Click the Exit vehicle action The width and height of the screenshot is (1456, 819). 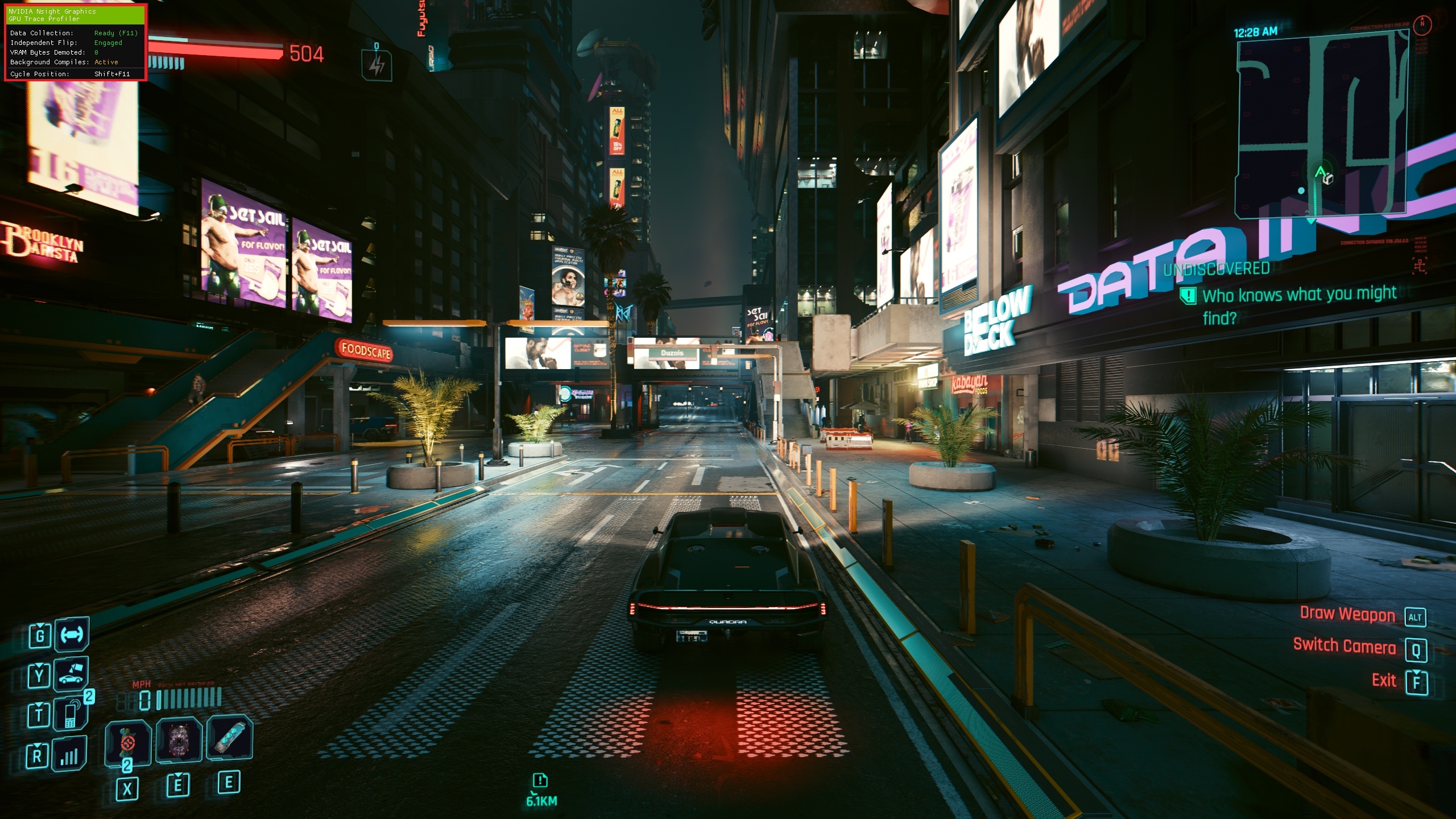point(1384,680)
